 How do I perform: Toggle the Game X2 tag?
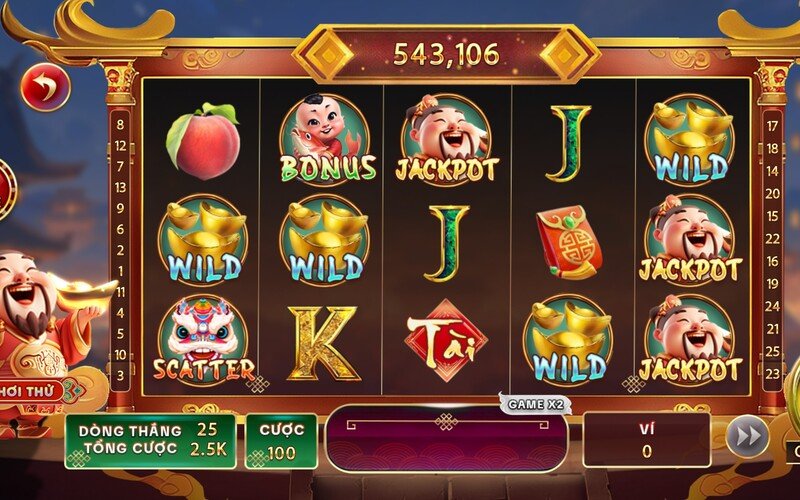[x=534, y=404]
